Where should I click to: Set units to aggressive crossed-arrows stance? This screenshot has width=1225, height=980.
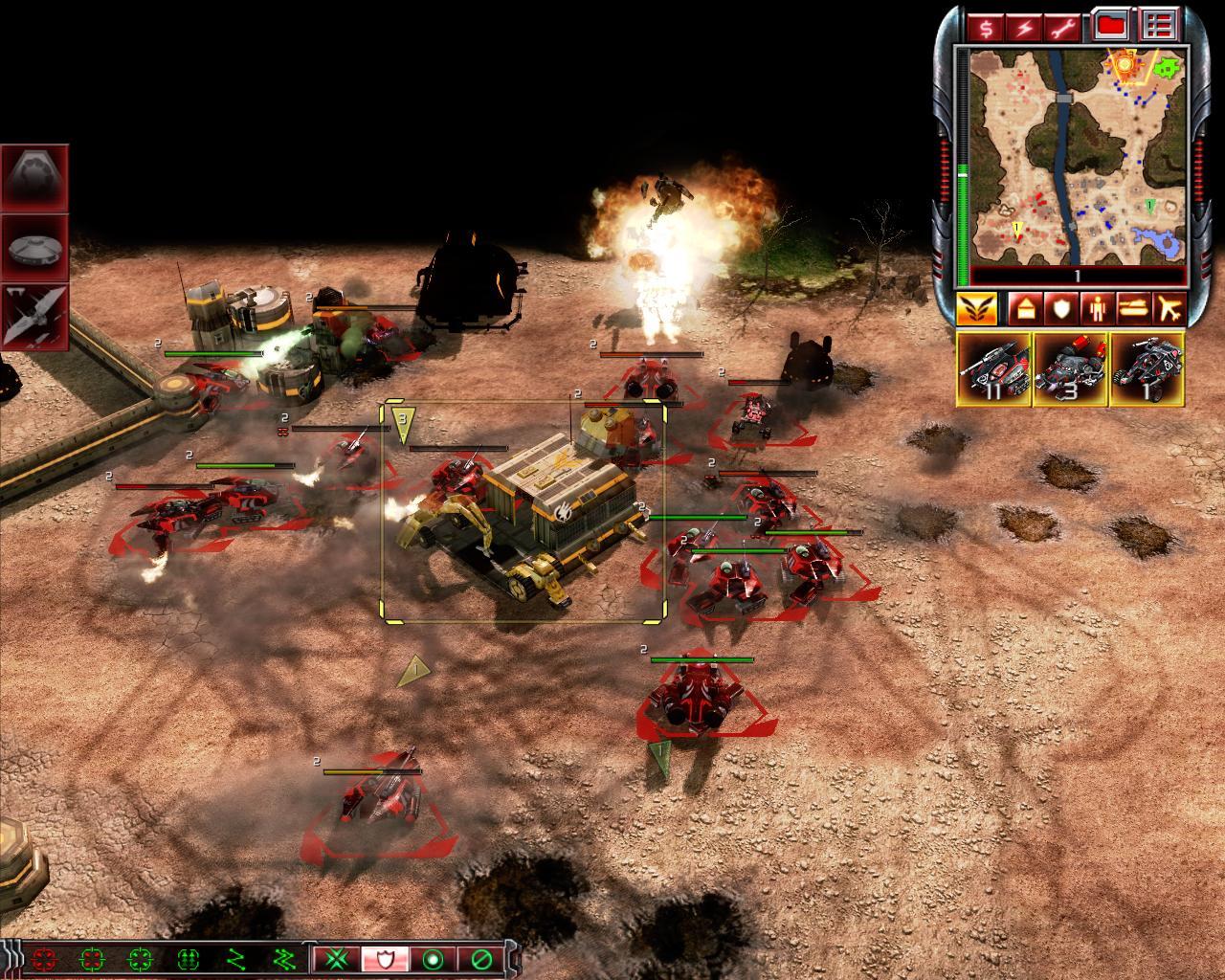(336, 958)
